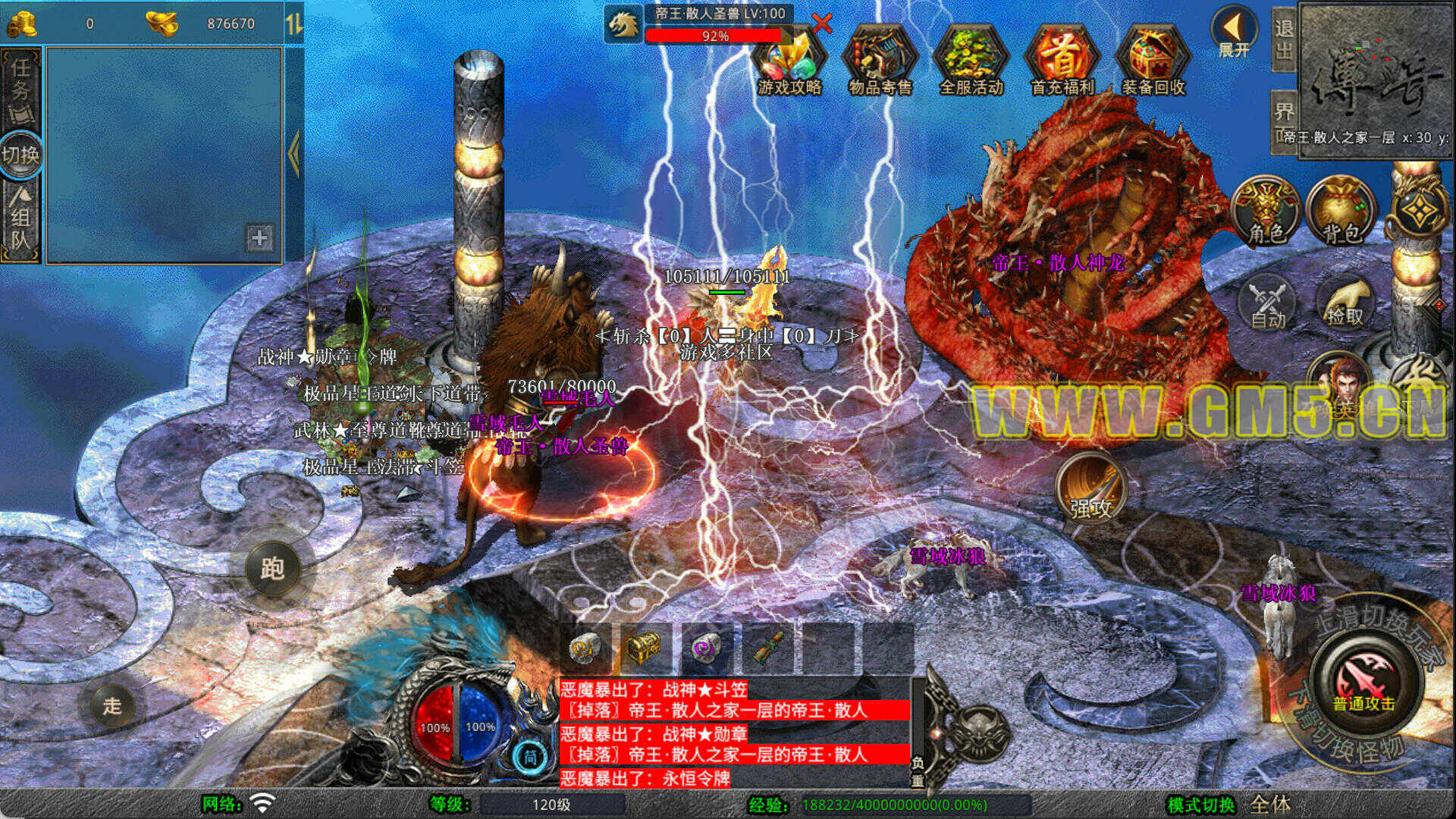Toggle 自动 auto-combat crossed swords
This screenshot has height=819, width=1456.
point(1267,303)
